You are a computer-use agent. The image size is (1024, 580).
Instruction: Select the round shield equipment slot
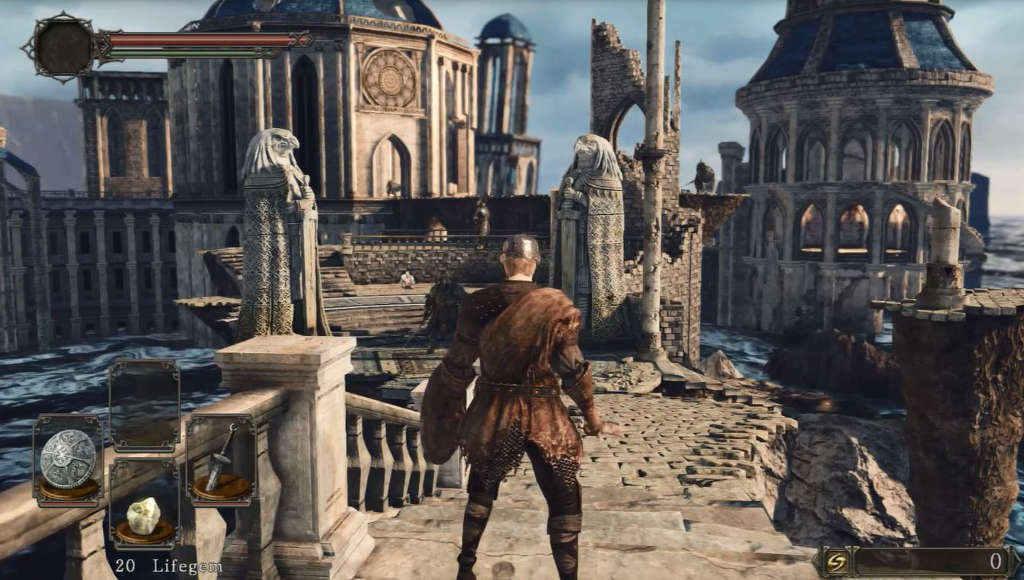(68, 461)
